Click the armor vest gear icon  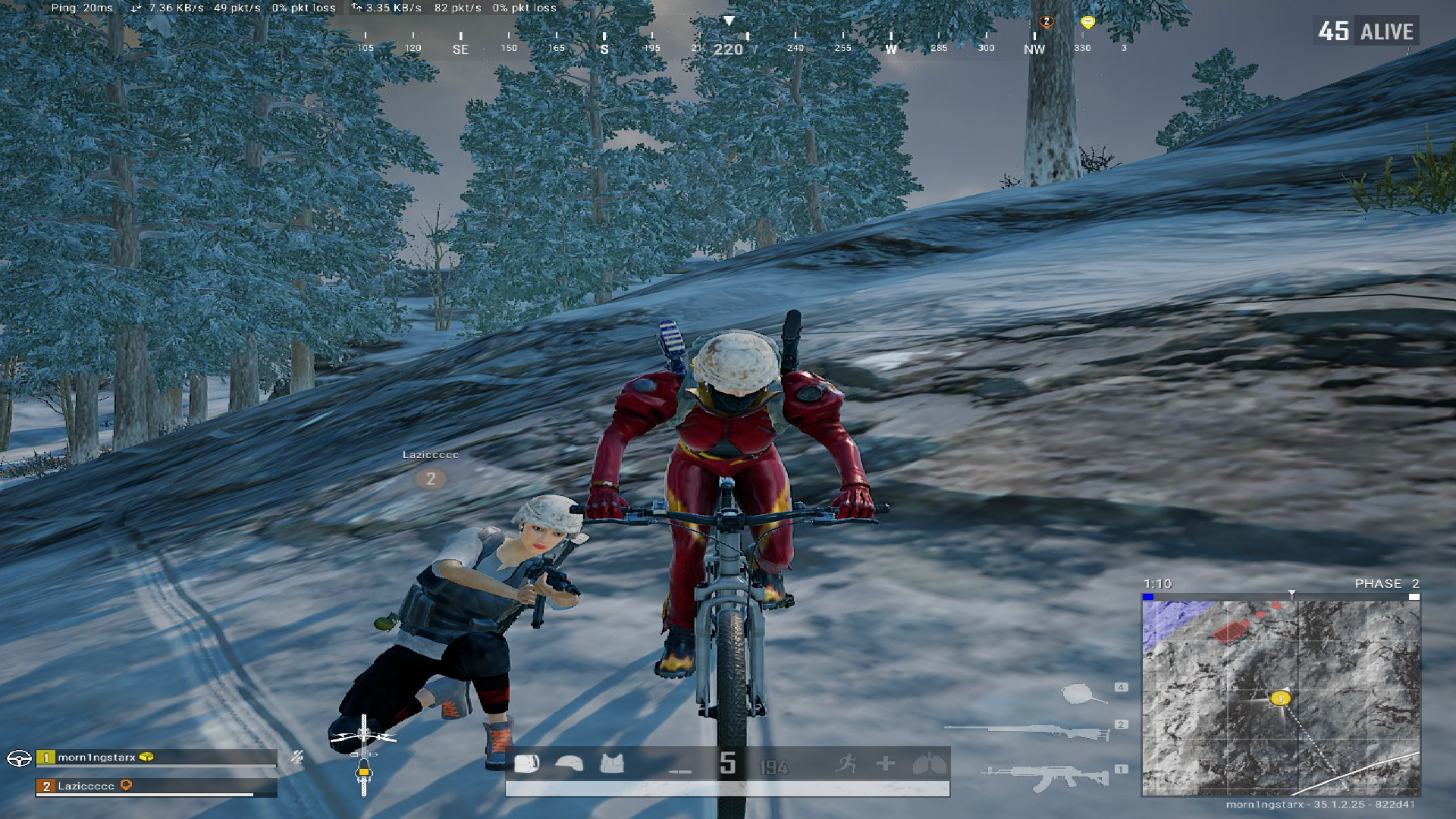(x=612, y=764)
